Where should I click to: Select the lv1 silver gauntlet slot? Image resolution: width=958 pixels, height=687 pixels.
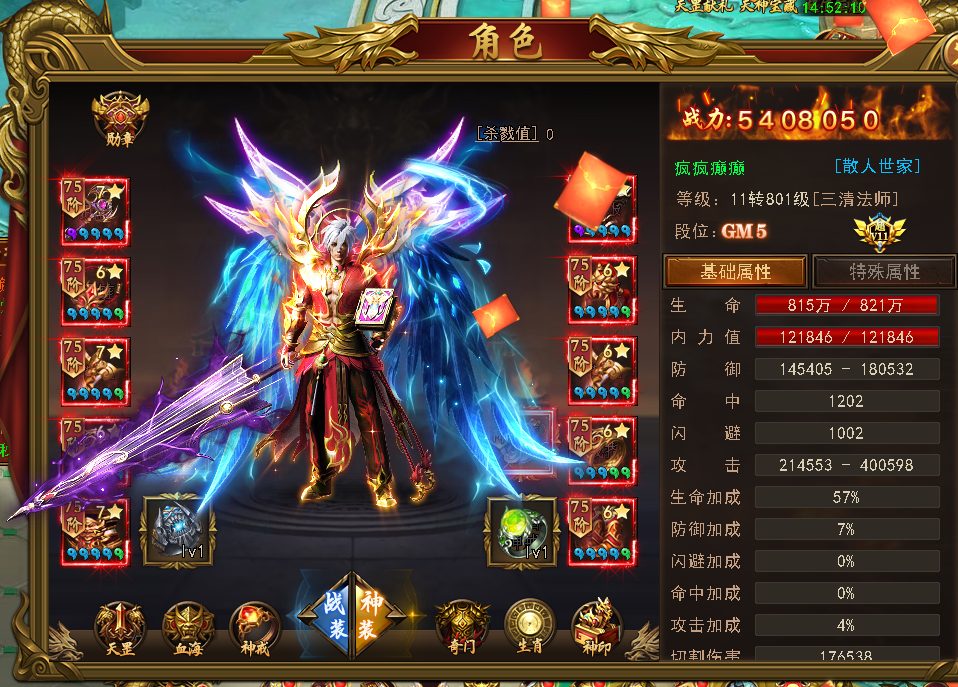tap(177, 529)
